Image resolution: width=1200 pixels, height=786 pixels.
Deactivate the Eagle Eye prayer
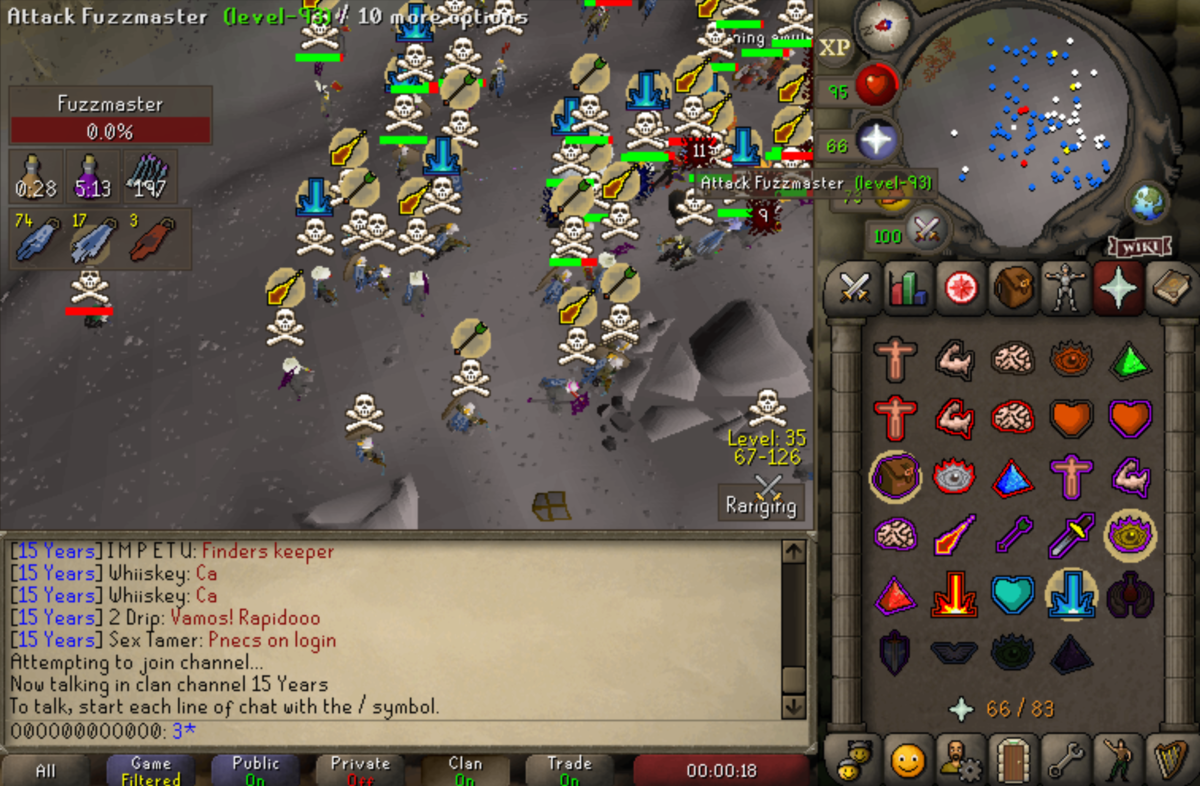[1129, 537]
